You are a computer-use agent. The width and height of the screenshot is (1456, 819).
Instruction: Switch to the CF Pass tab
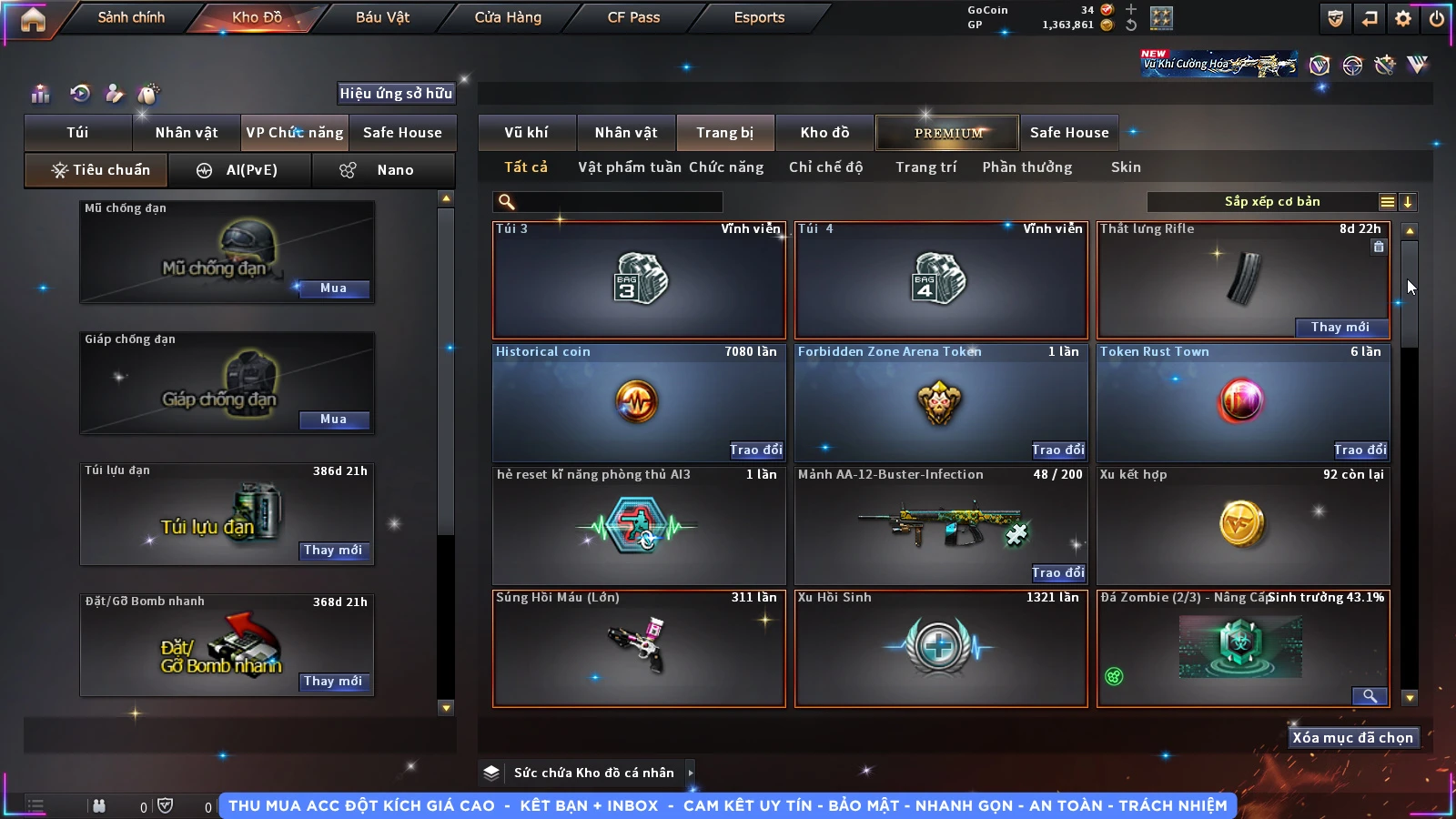[633, 17]
